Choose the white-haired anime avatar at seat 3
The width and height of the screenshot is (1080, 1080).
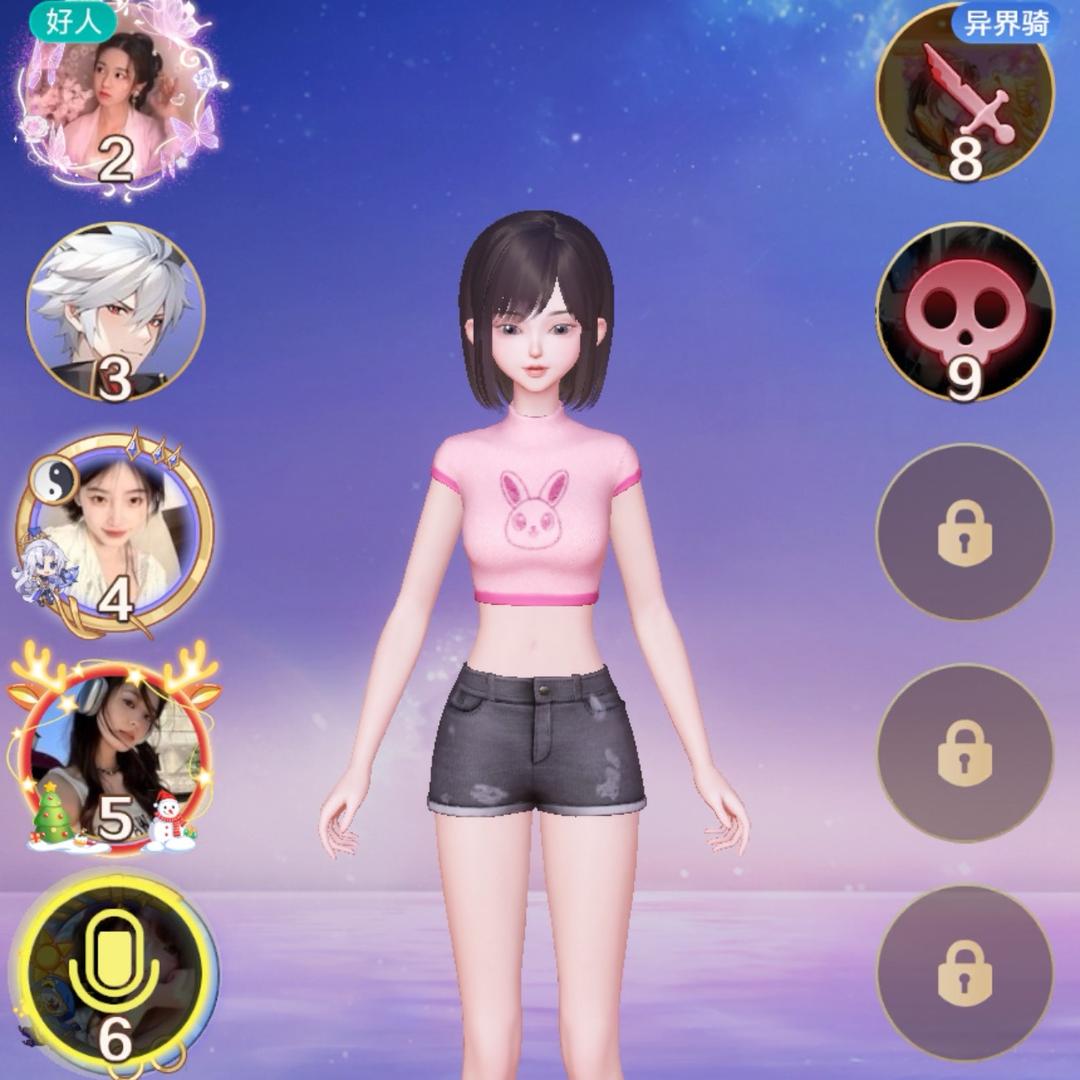115,312
